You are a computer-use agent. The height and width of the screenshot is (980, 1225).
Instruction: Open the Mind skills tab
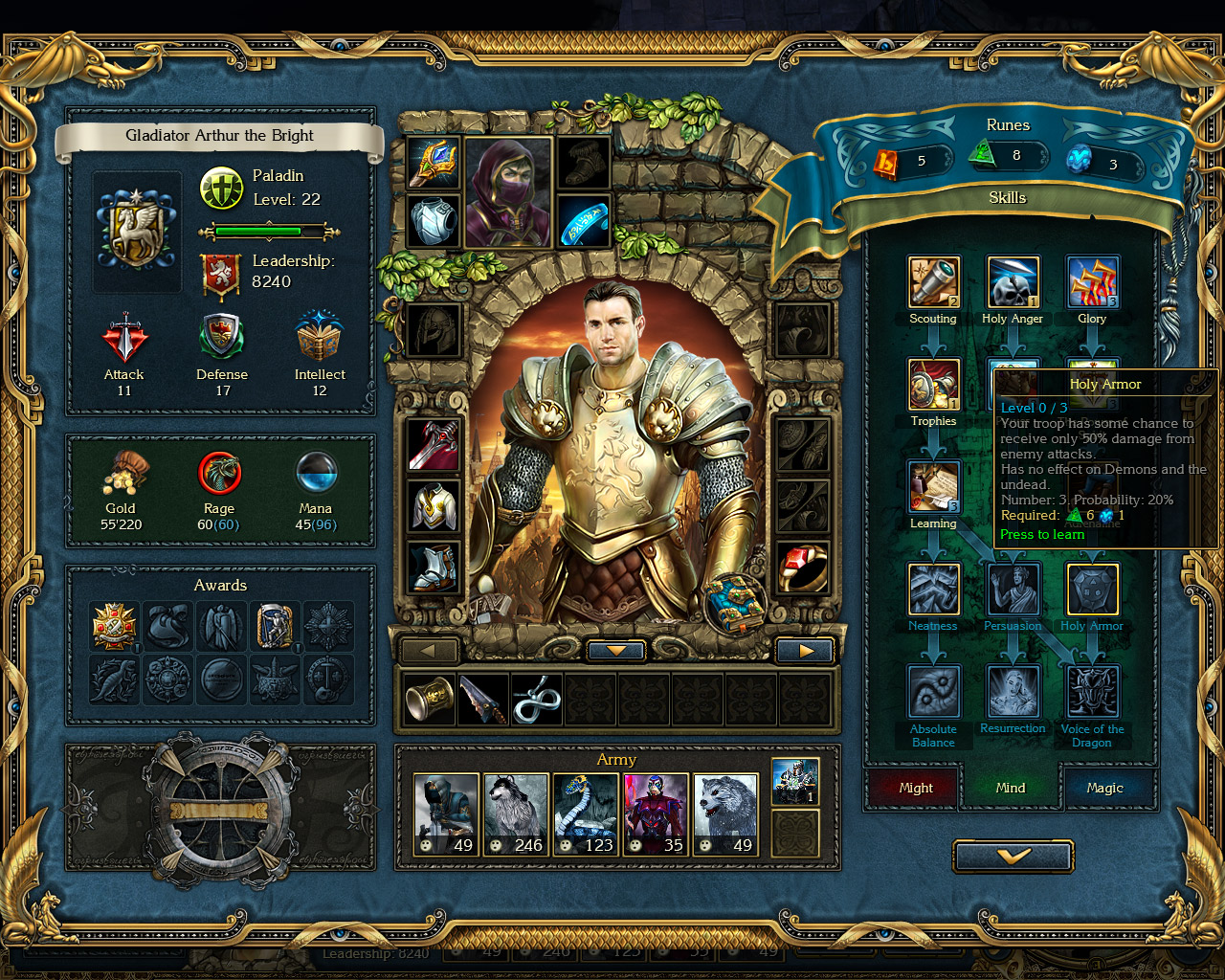click(1011, 788)
